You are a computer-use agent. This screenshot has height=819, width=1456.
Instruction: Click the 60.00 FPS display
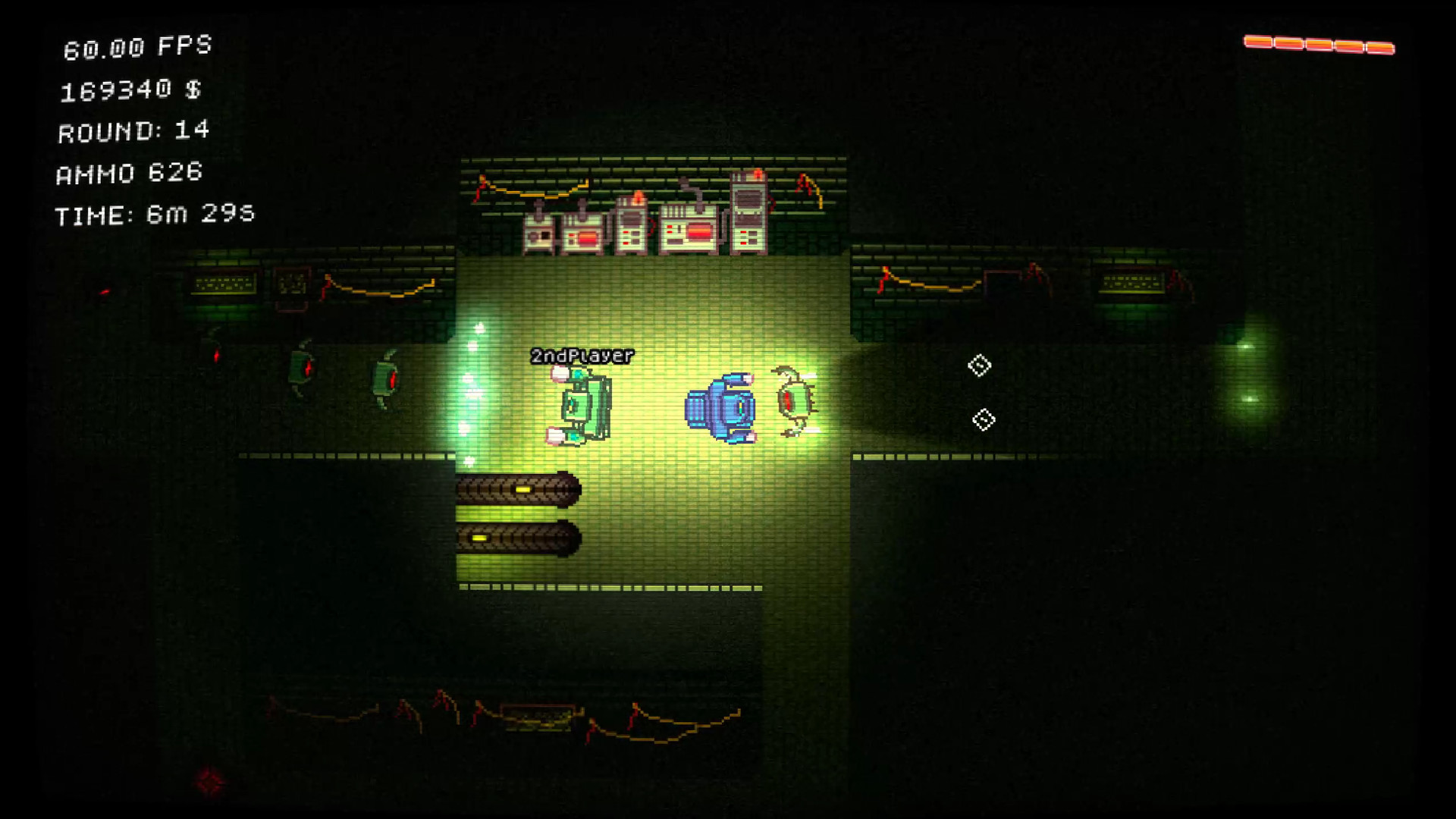coord(136,47)
